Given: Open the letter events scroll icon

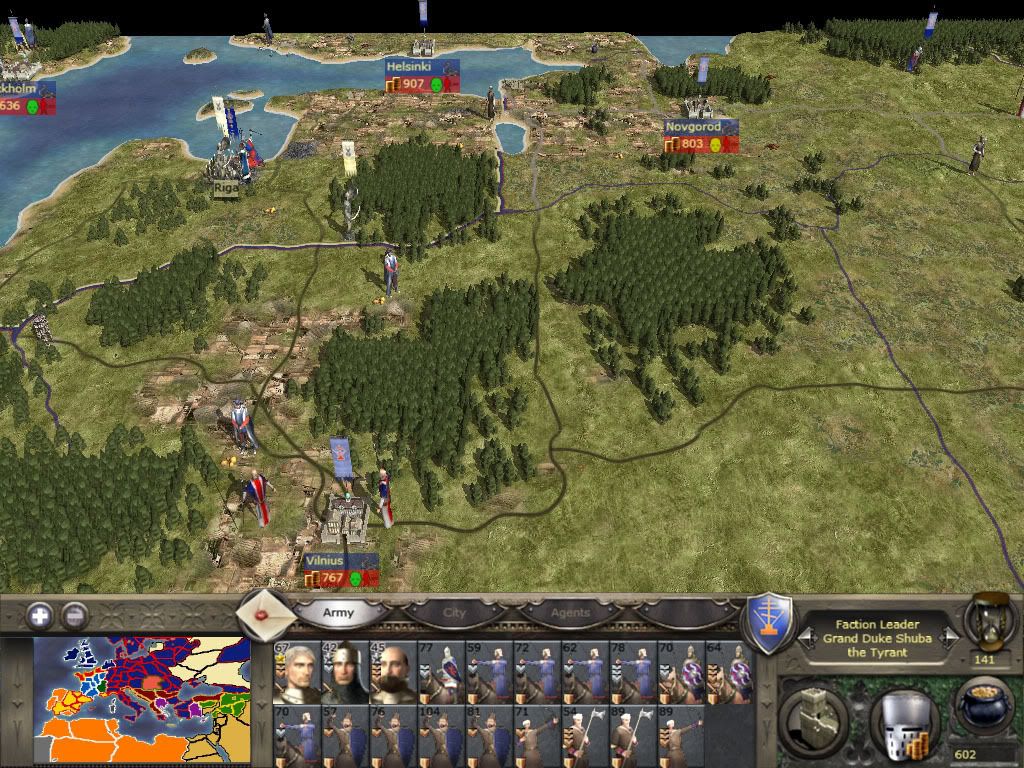Looking at the screenshot, I should (x=262, y=611).
